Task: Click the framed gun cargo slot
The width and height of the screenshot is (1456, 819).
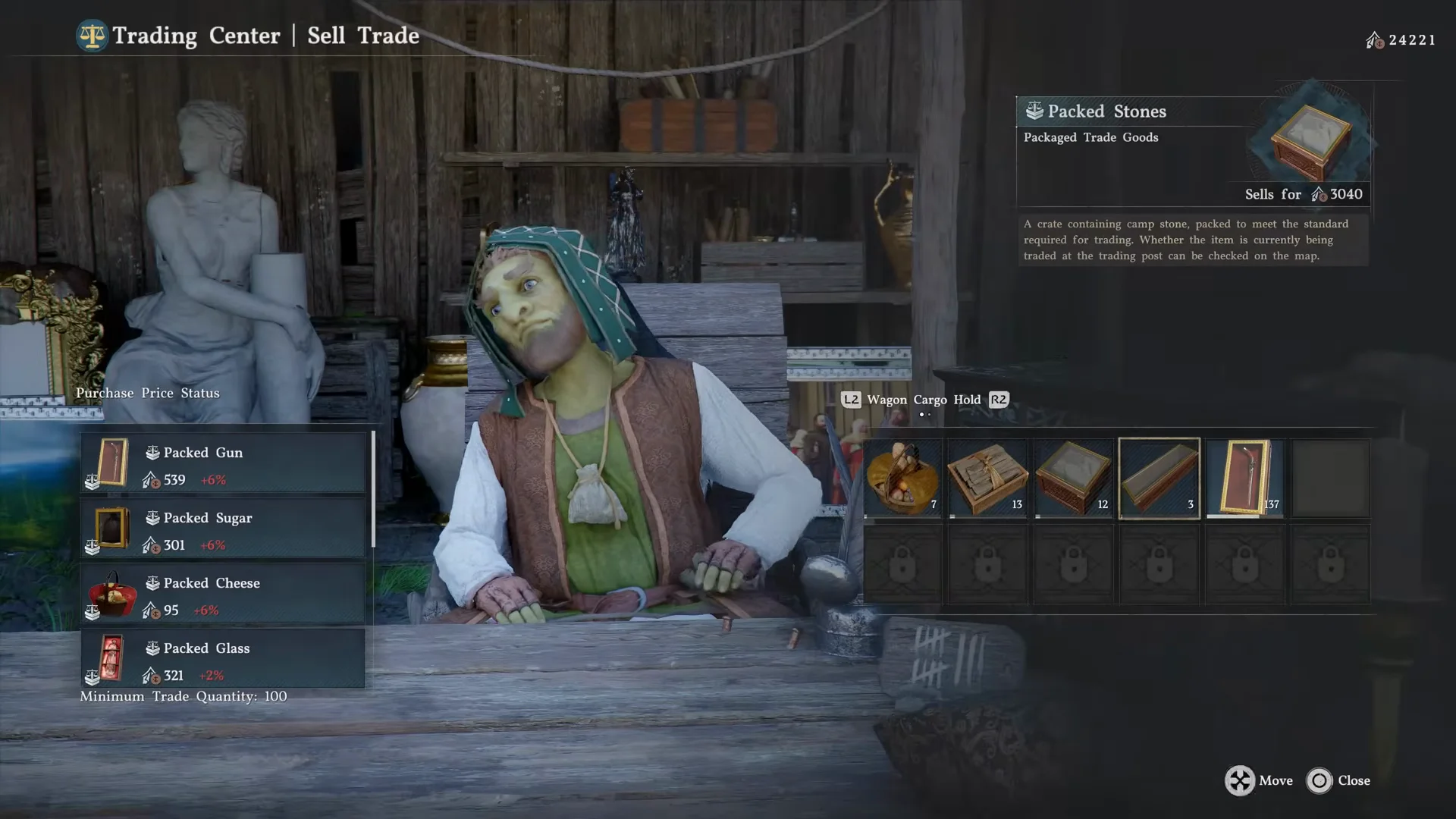Action: [x=1244, y=478]
